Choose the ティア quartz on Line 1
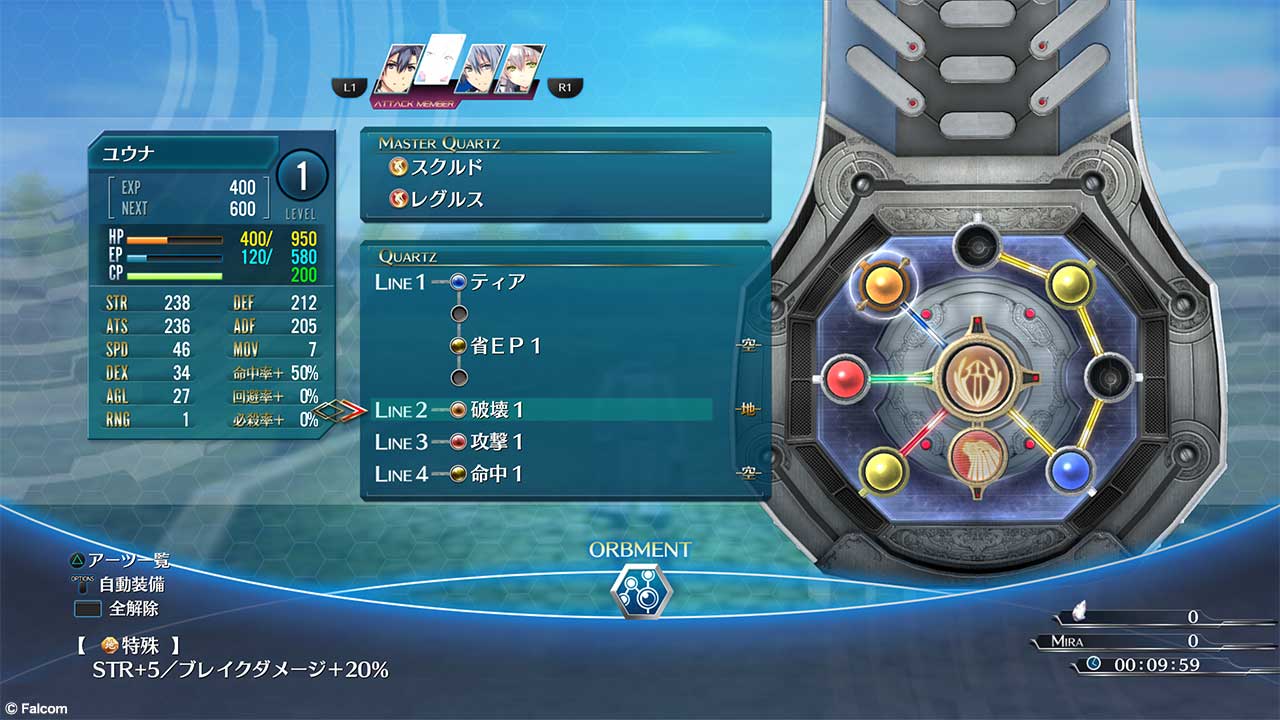The height and width of the screenshot is (720, 1280). [x=497, y=282]
